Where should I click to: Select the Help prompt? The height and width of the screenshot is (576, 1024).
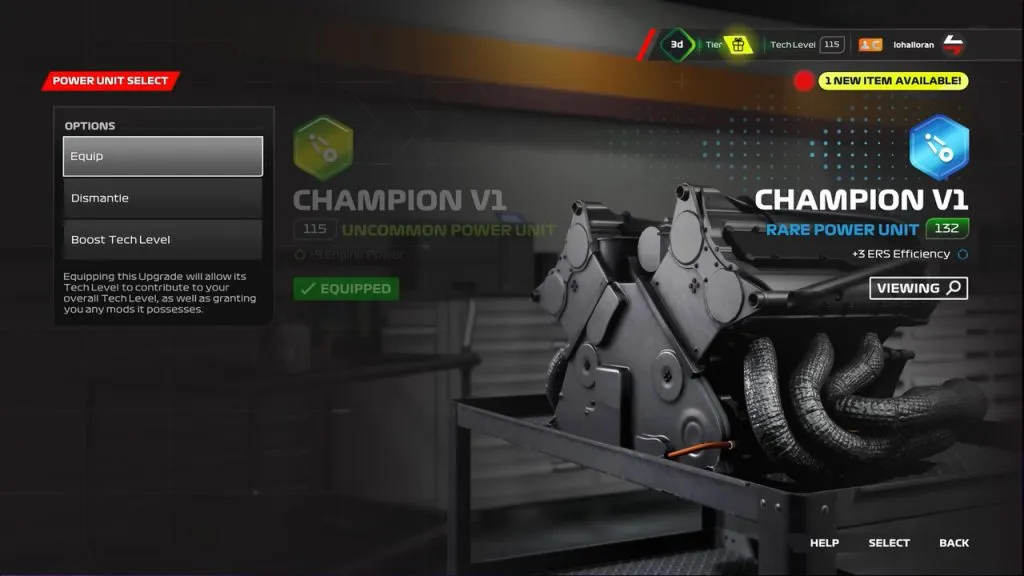824,543
